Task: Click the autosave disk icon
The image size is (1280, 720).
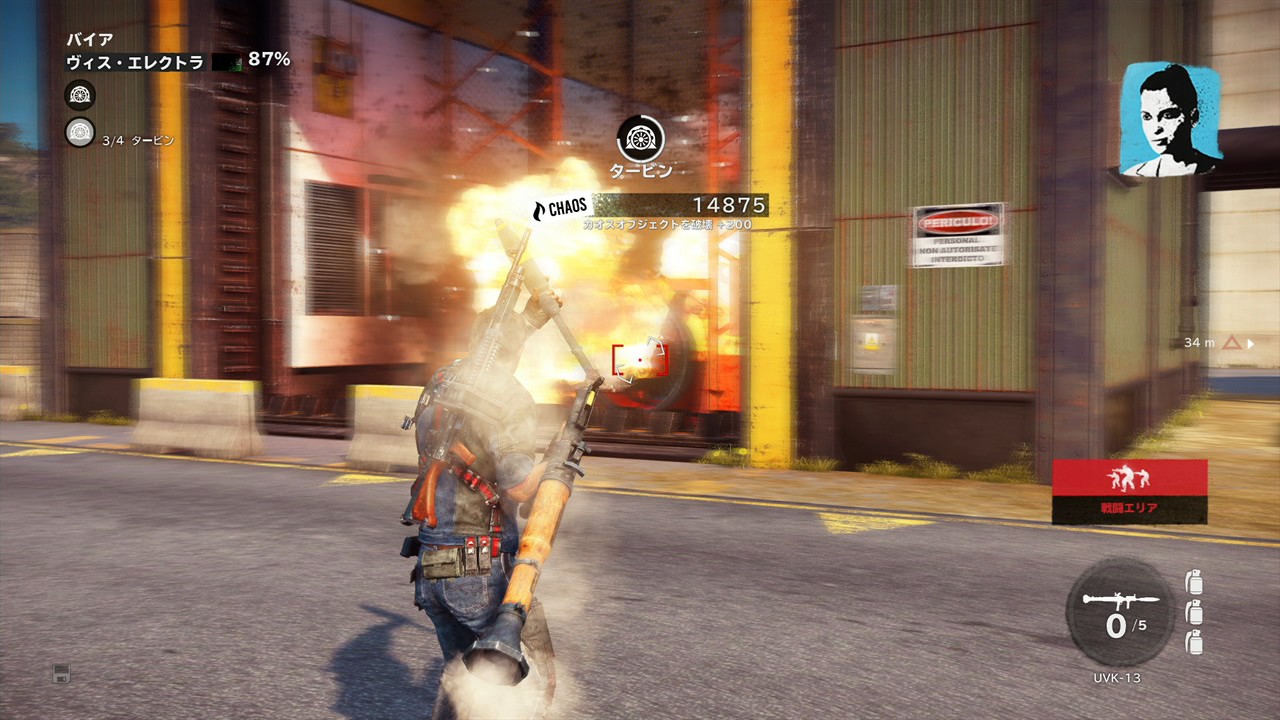Action: [x=61, y=673]
